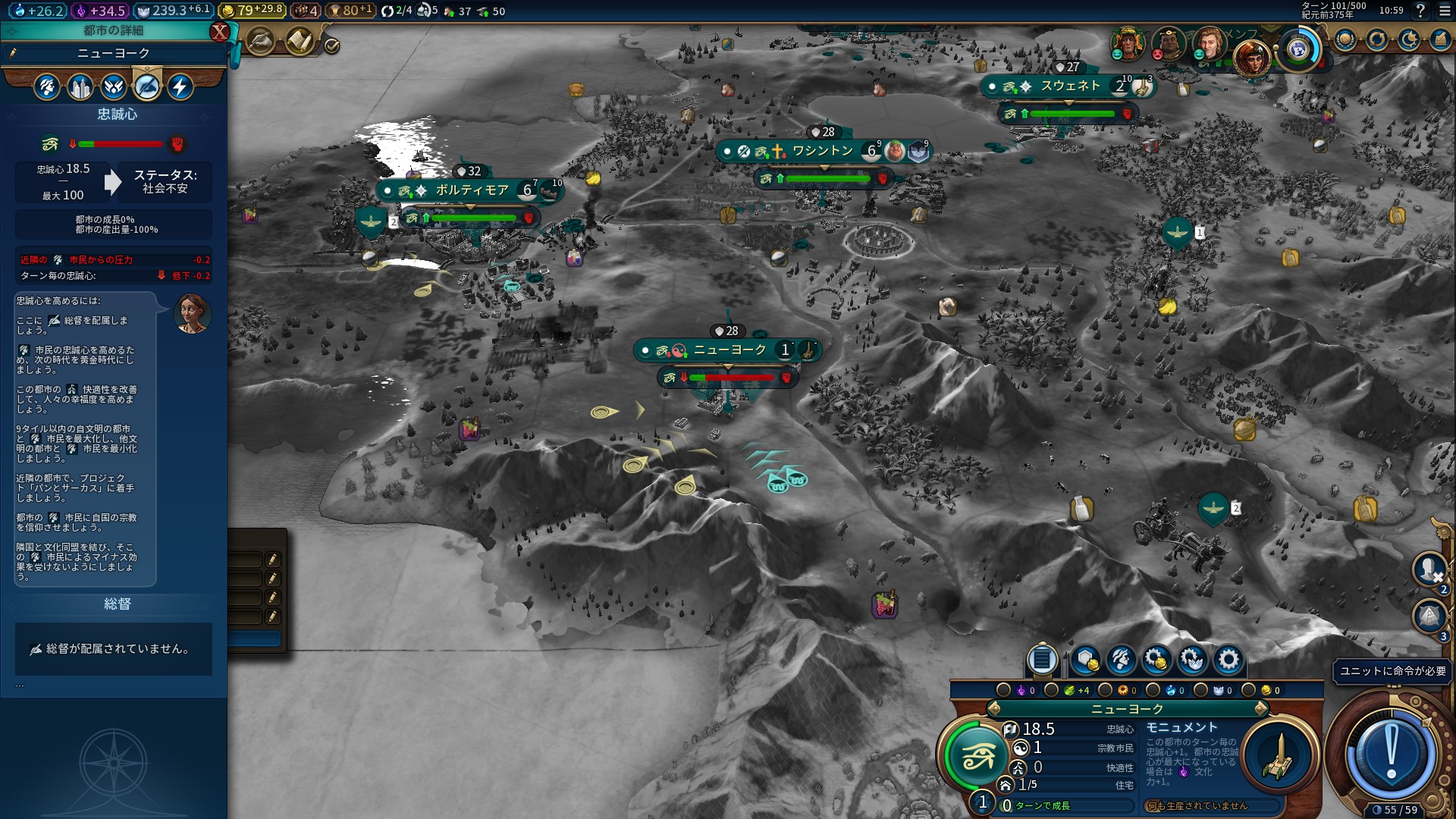This screenshot has width=1456, height=819.
Task: Close the city details panel
Action: pyautogui.click(x=219, y=32)
